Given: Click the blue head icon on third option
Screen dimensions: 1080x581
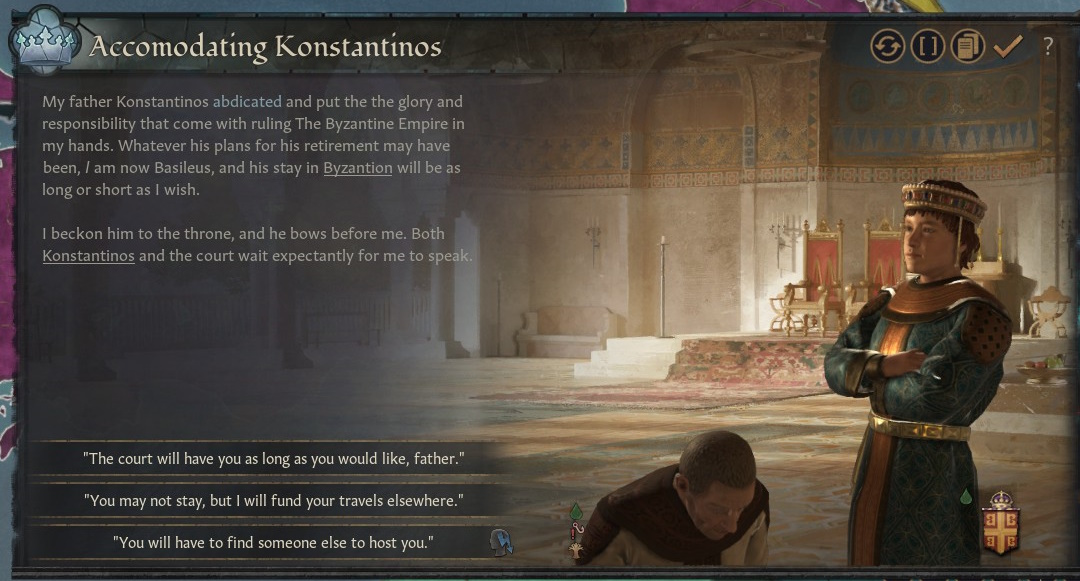Looking at the screenshot, I should coord(501,542).
